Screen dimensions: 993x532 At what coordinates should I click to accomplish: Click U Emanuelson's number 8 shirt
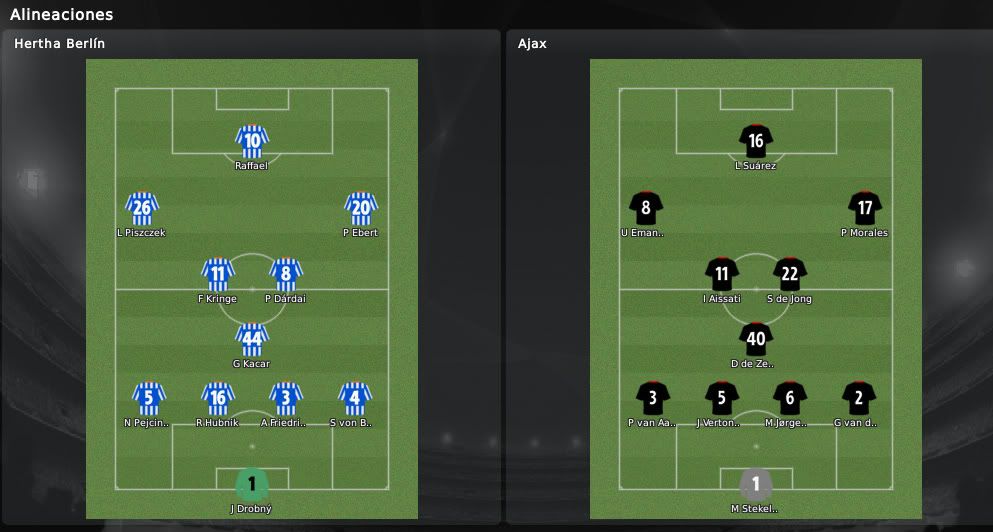coord(646,208)
